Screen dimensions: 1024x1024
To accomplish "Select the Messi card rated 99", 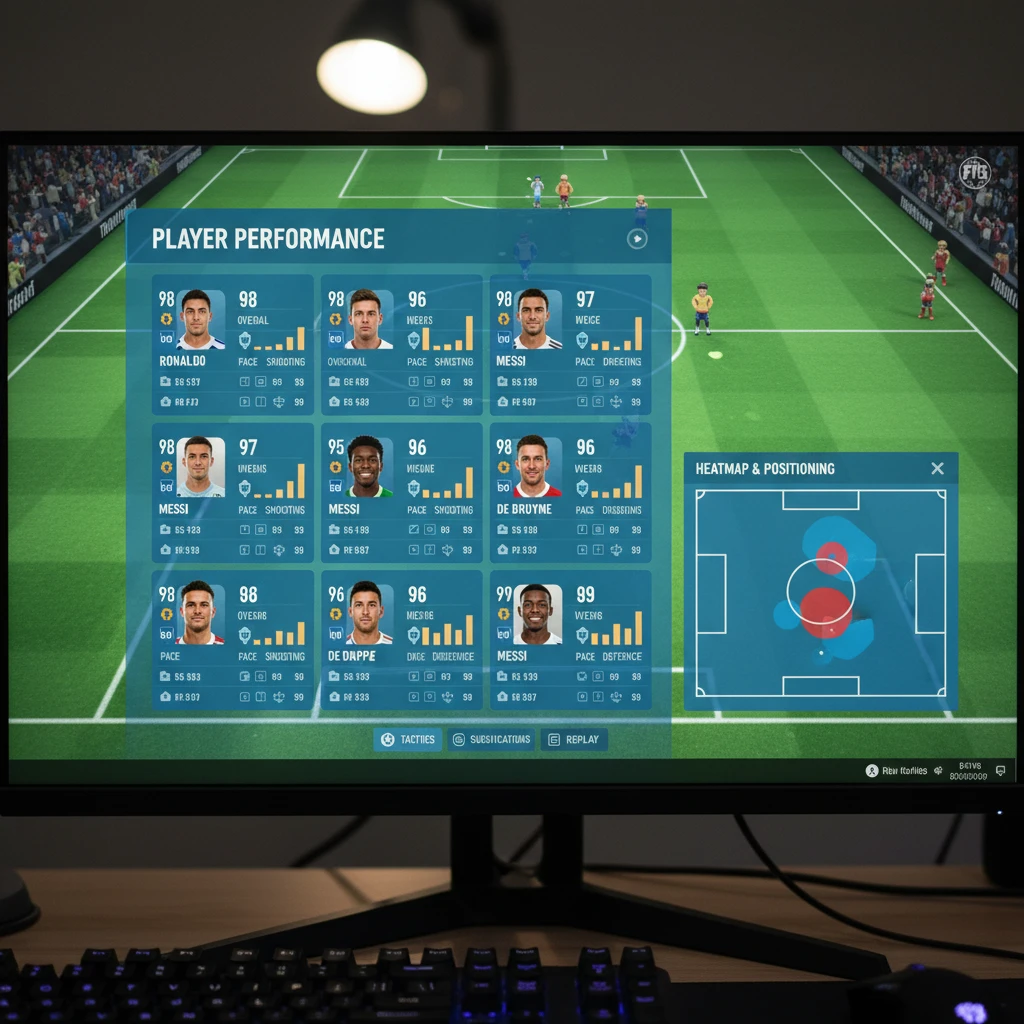I will [570, 640].
